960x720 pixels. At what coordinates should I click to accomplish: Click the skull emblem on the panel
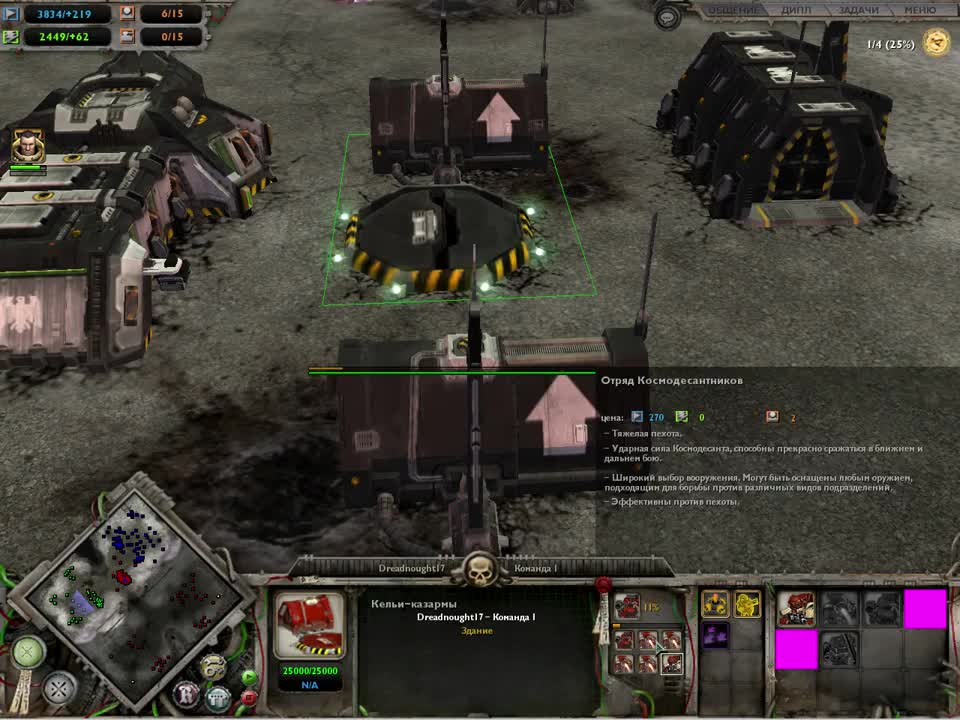480,569
